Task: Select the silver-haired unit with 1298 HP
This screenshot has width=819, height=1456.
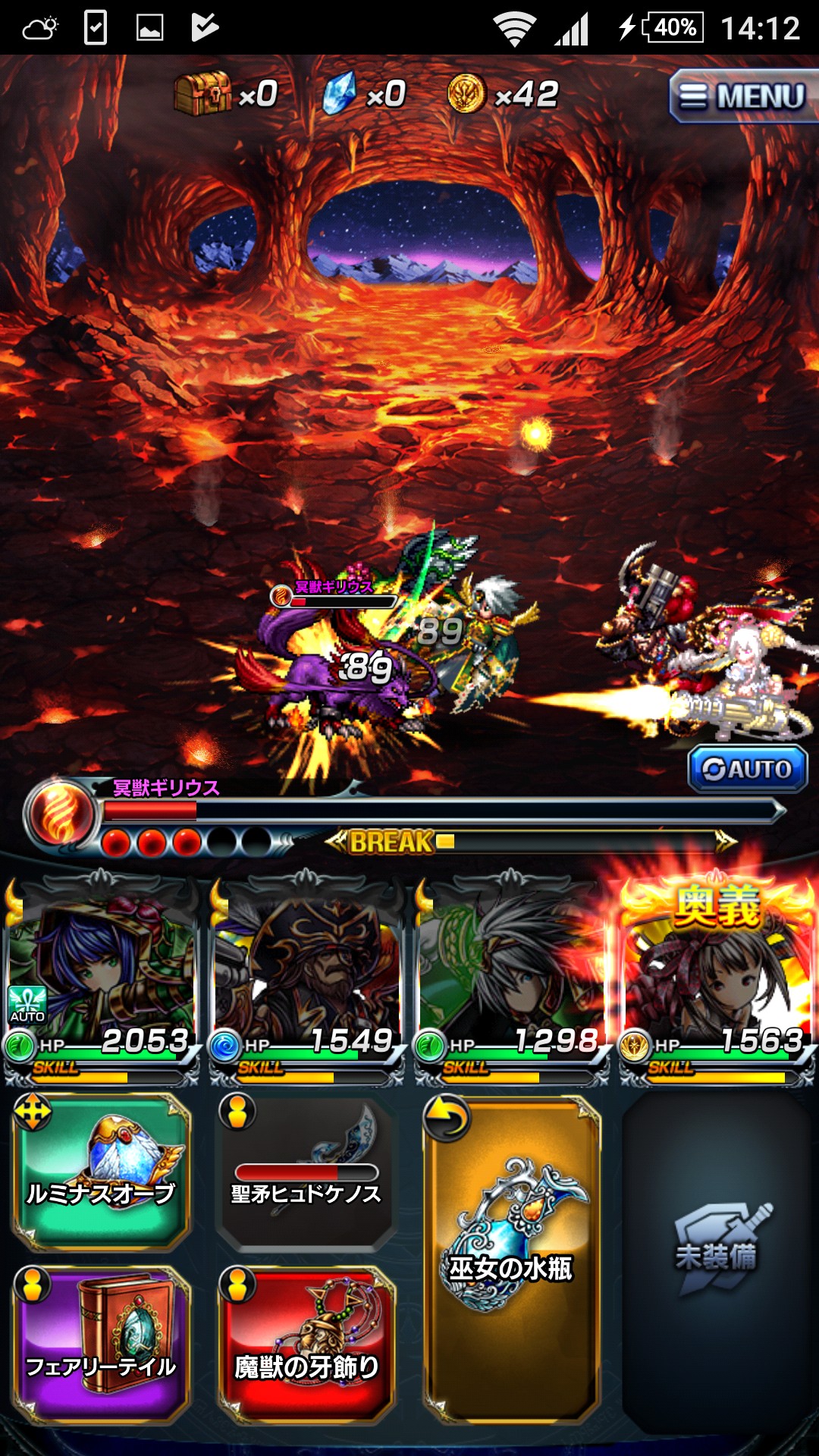Action: click(x=511, y=978)
